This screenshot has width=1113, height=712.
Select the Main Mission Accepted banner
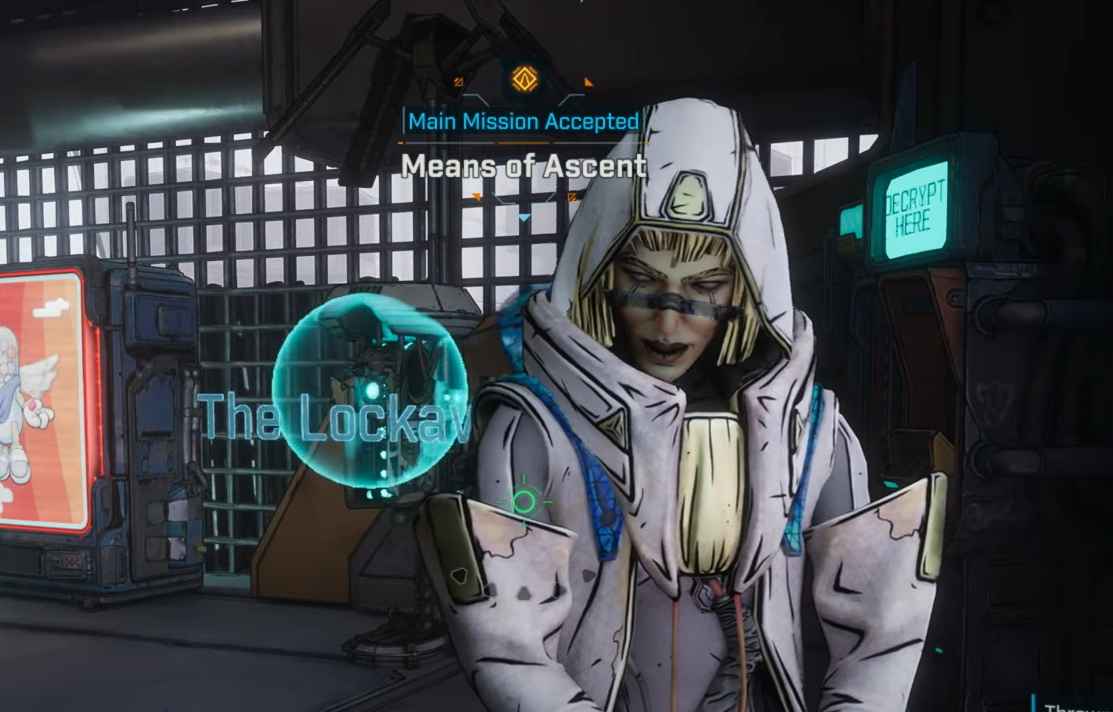pos(523,122)
